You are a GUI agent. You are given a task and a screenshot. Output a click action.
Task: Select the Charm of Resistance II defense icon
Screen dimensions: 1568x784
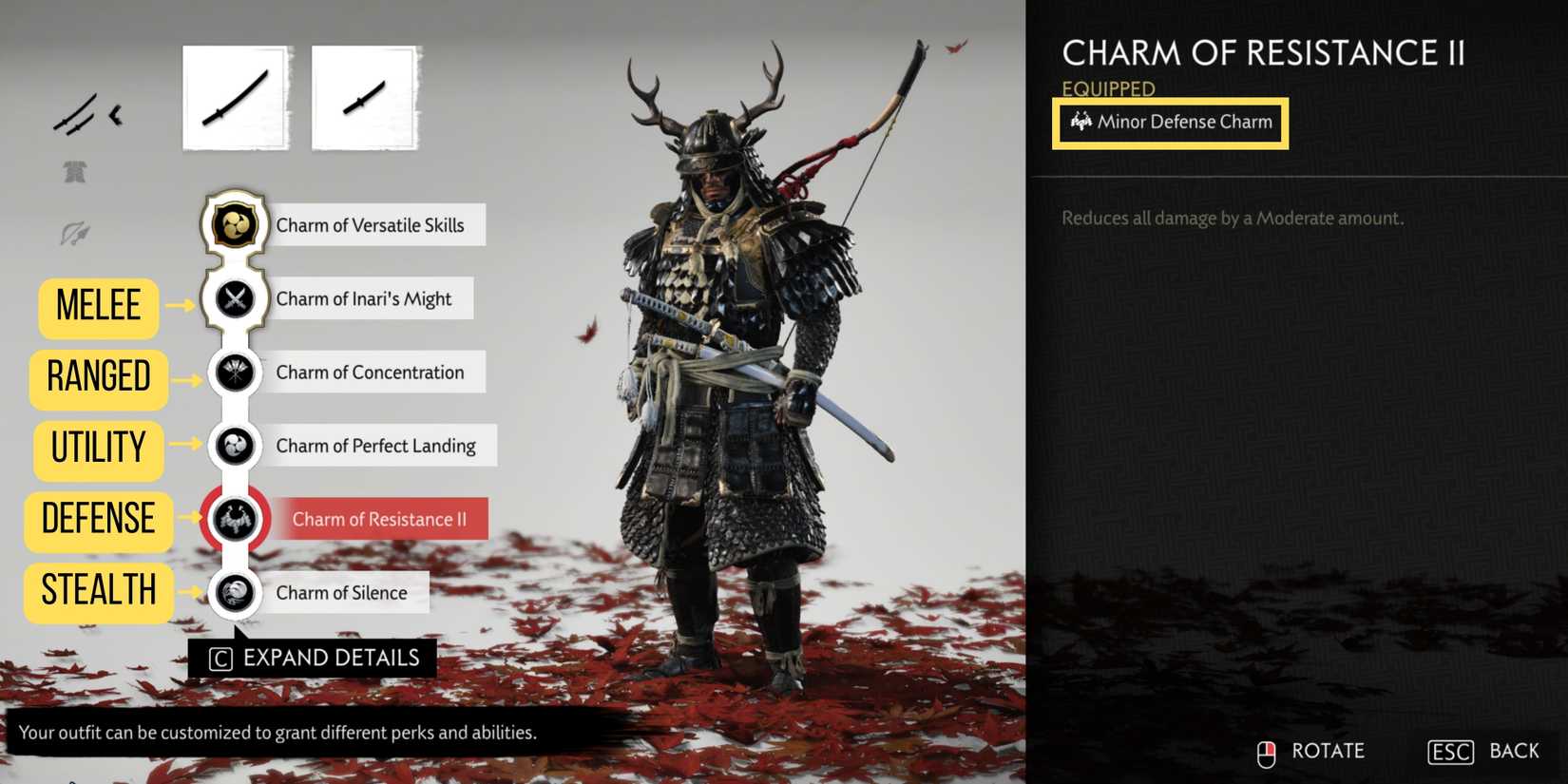[x=235, y=519]
